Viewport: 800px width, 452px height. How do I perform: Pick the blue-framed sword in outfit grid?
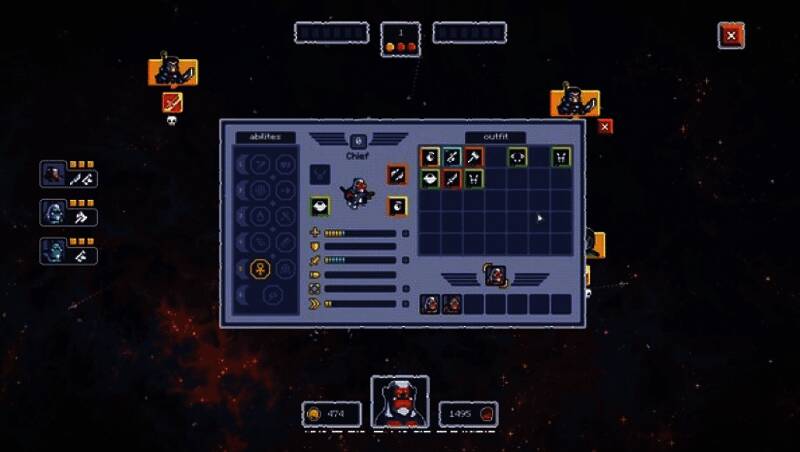(451, 157)
